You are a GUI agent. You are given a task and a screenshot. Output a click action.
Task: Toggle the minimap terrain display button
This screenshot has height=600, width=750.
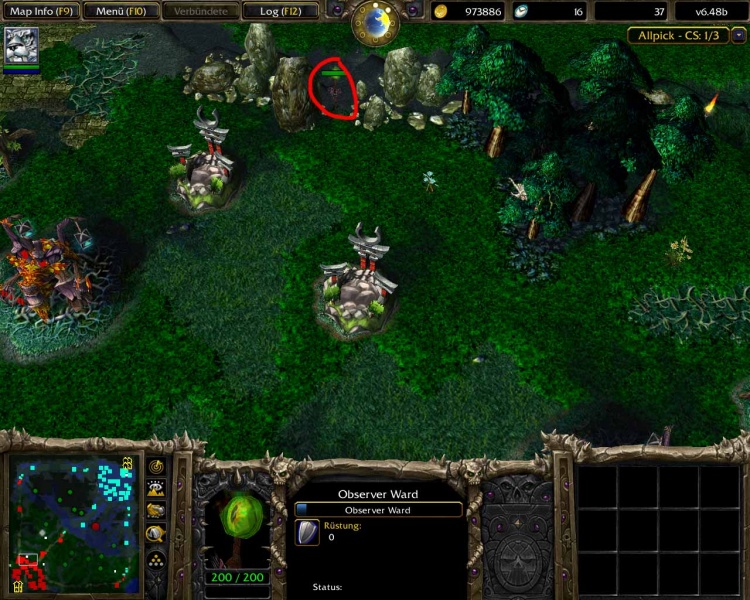(x=156, y=489)
